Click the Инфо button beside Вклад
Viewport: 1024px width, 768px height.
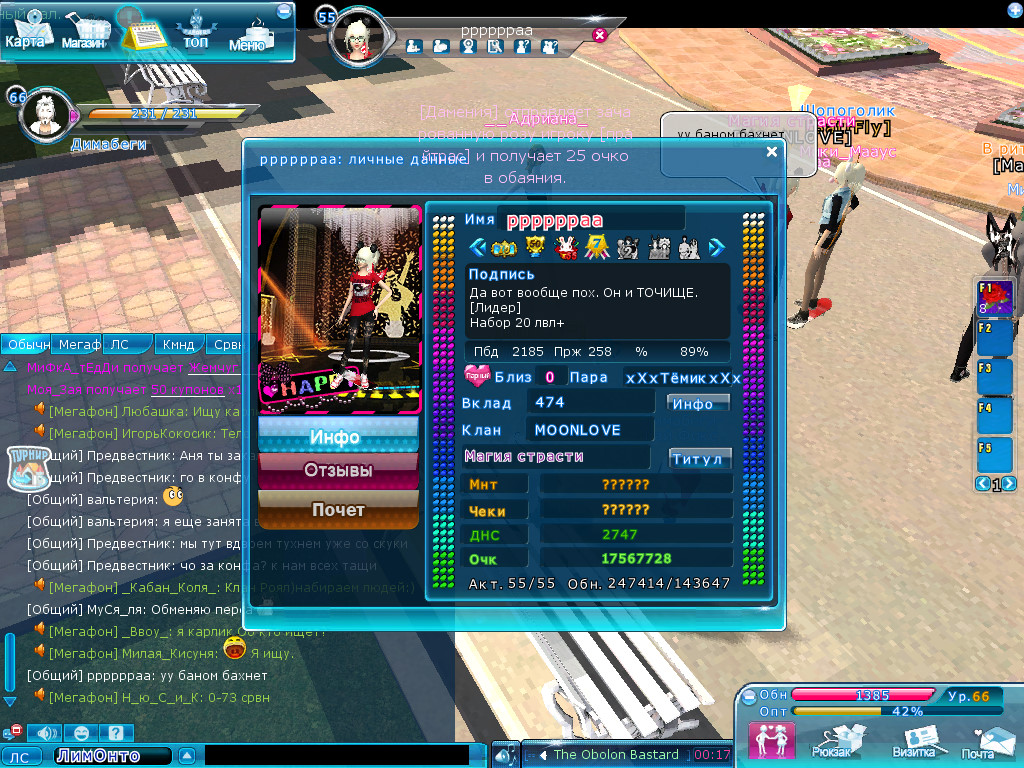coord(698,403)
